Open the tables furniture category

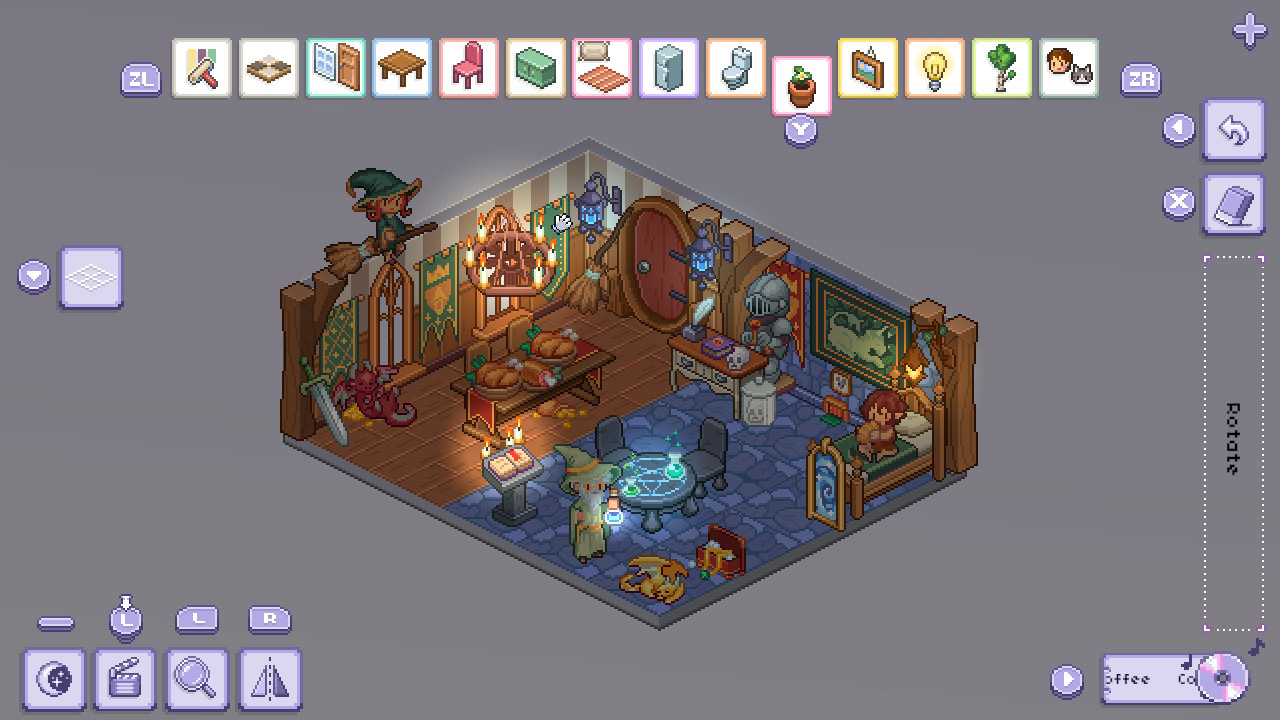(x=401, y=68)
